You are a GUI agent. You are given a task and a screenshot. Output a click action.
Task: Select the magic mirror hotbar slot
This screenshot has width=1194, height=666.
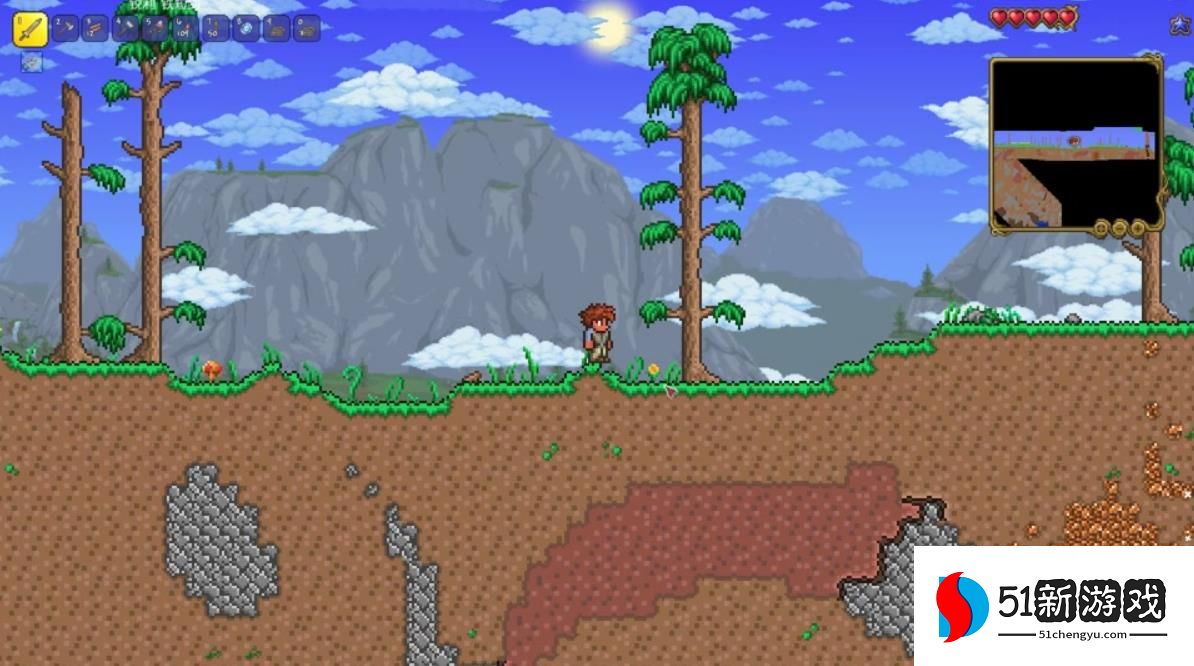246,28
